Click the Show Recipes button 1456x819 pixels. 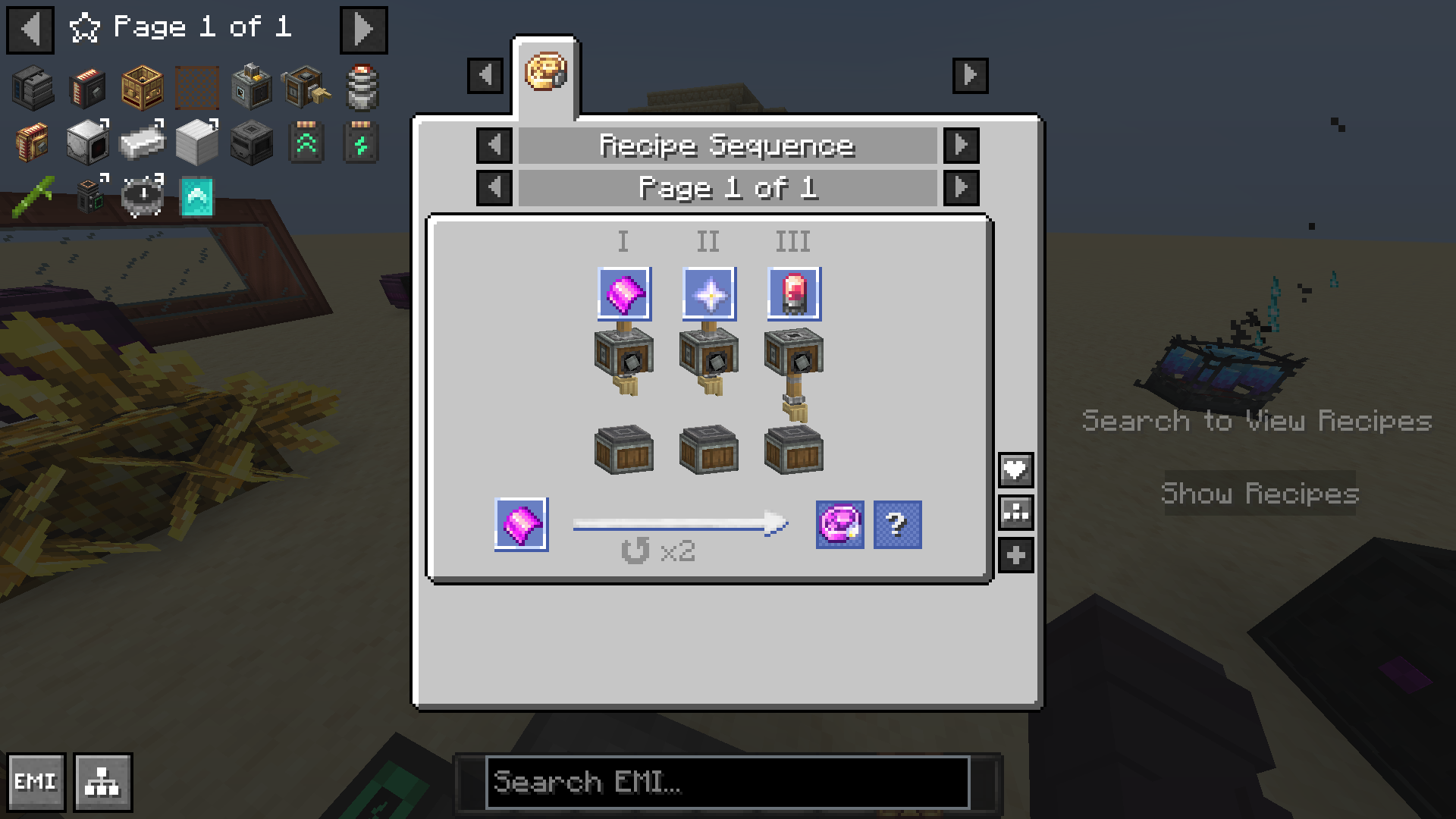point(1260,494)
